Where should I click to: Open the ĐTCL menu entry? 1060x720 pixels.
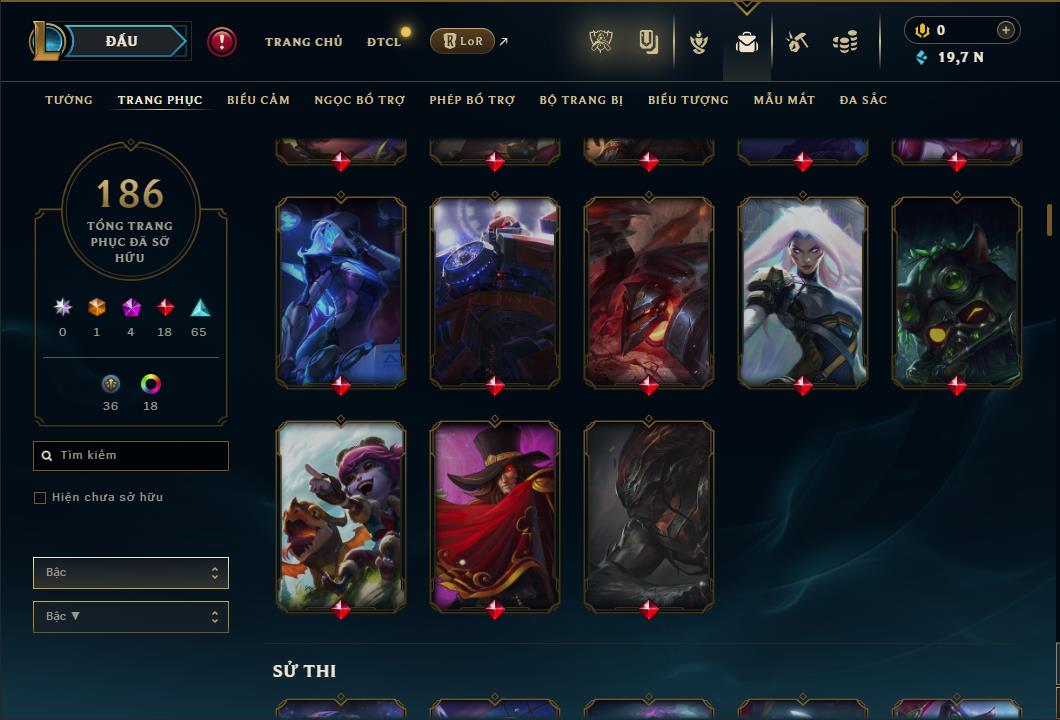tap(384, 42)
